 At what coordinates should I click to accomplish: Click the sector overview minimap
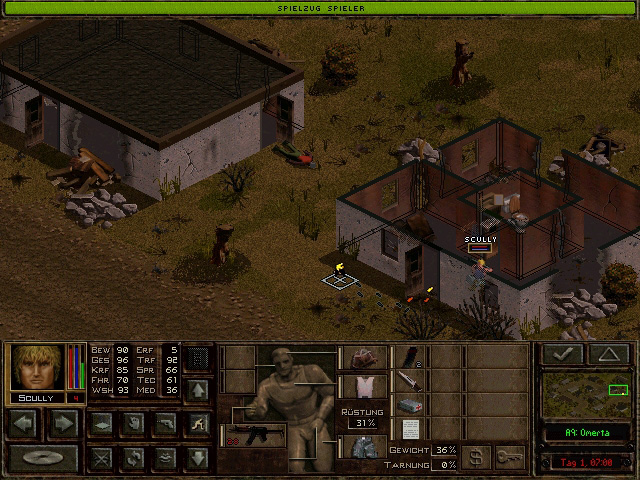(x=587, y=395)
